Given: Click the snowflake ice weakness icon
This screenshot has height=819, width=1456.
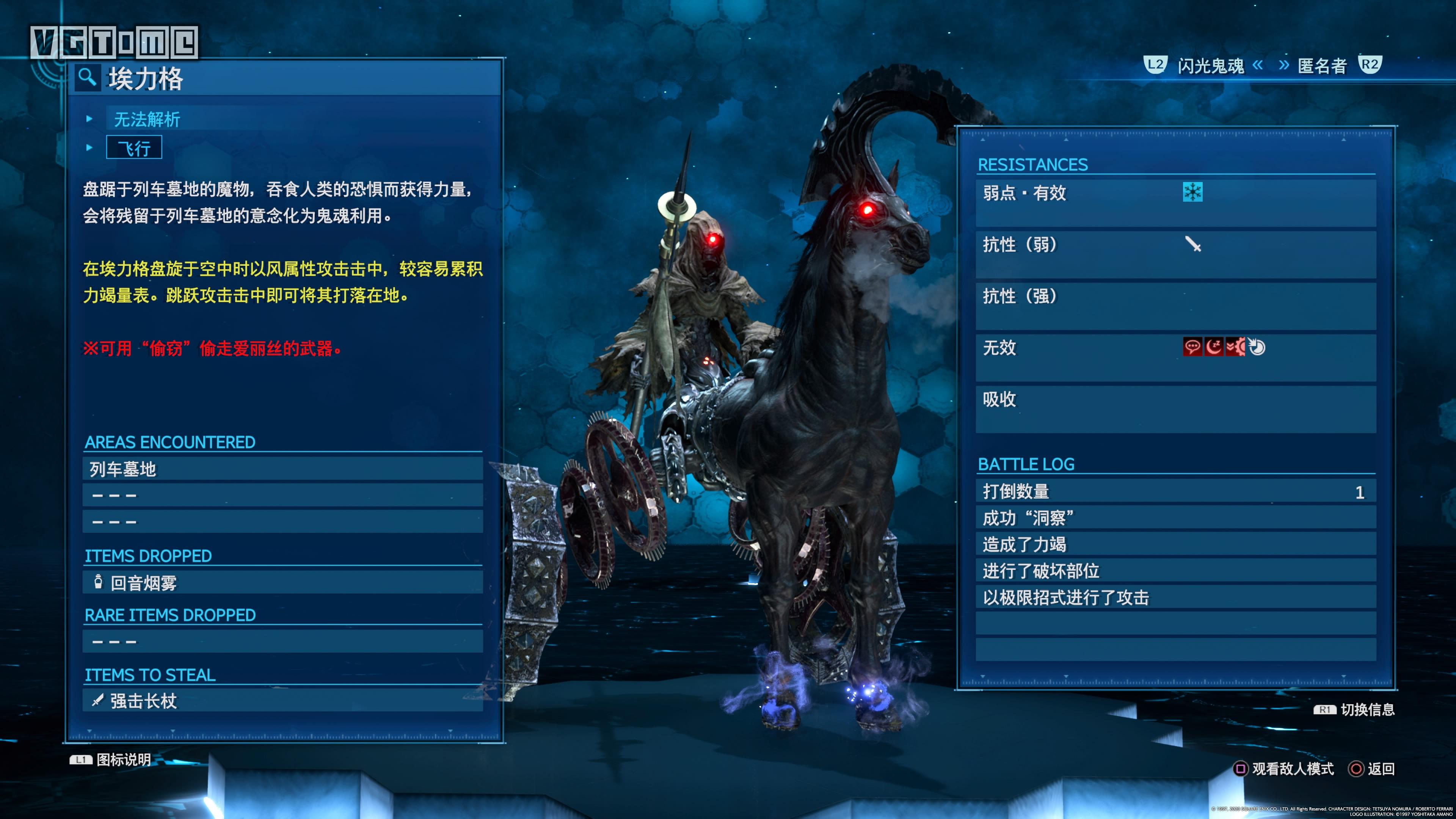Looking at the screenshot, I should (1194, 192).
